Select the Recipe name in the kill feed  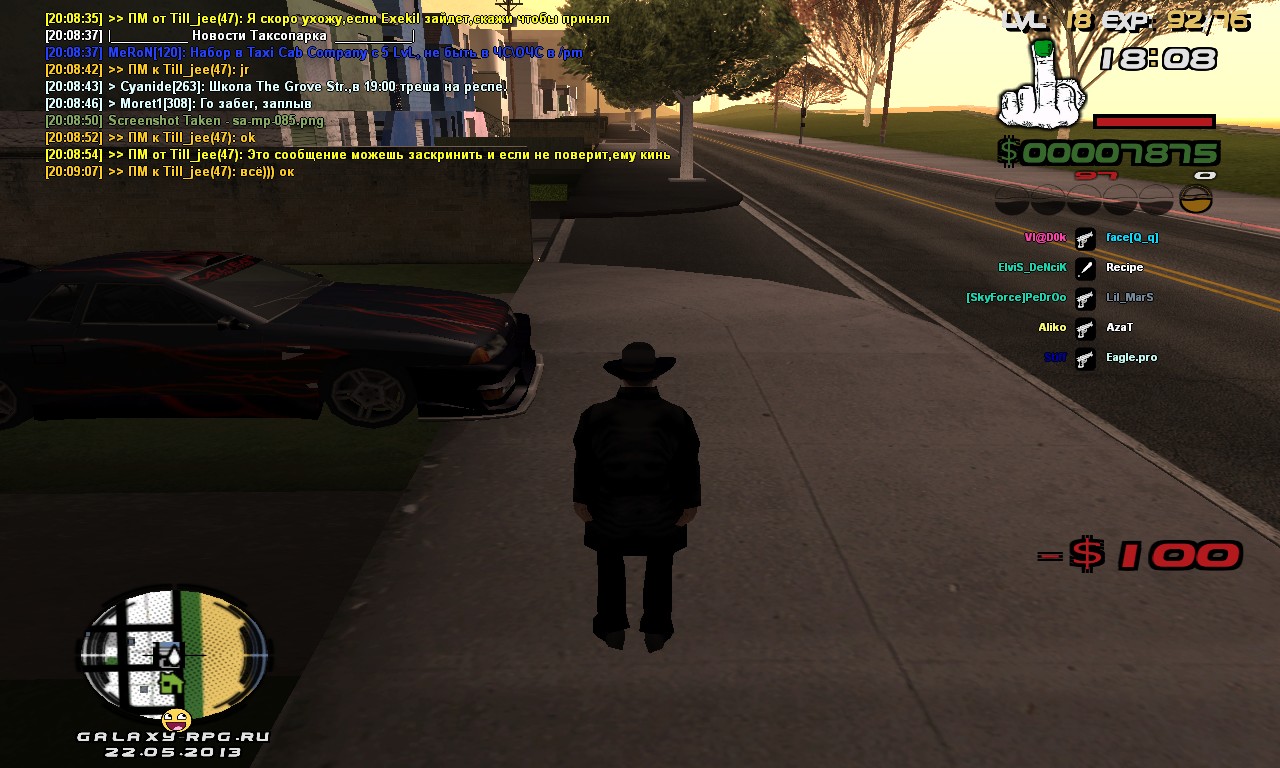[1124, 268]
